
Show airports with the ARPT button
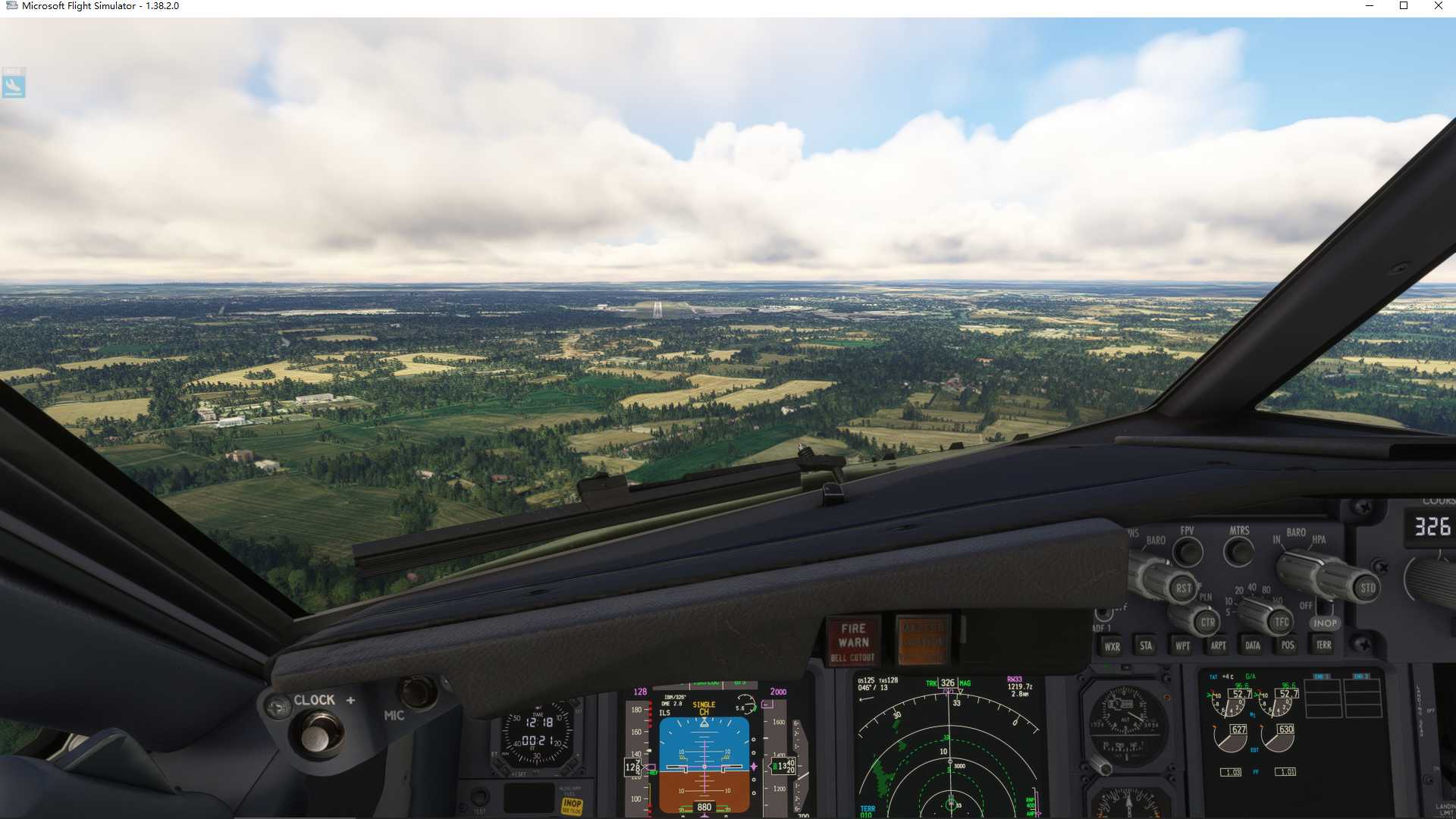(x=1219, y=645)
